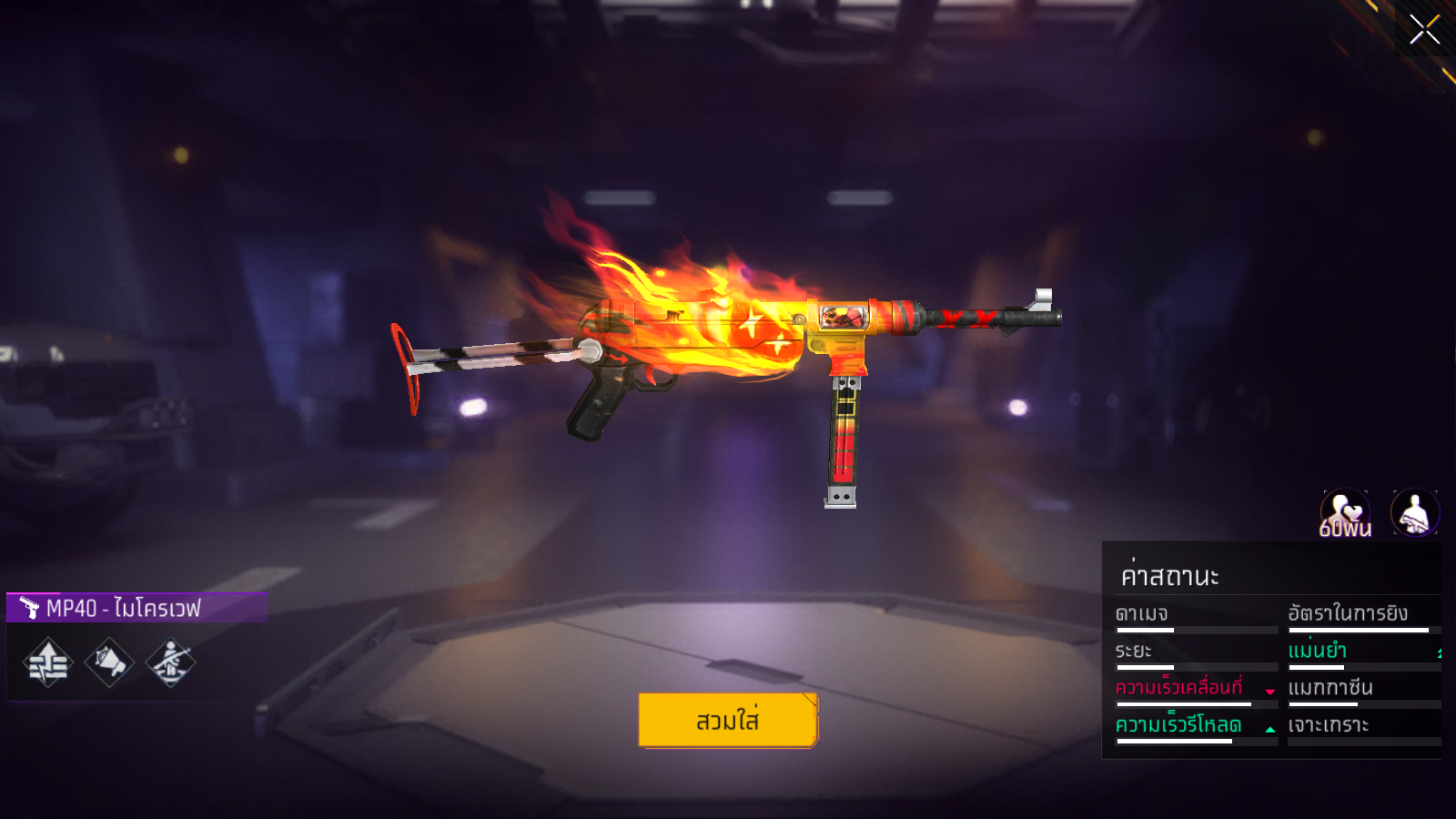Screen dimensions: 1456x819
Task: Select the soldier with rifle effect icon
Action: 170,662
